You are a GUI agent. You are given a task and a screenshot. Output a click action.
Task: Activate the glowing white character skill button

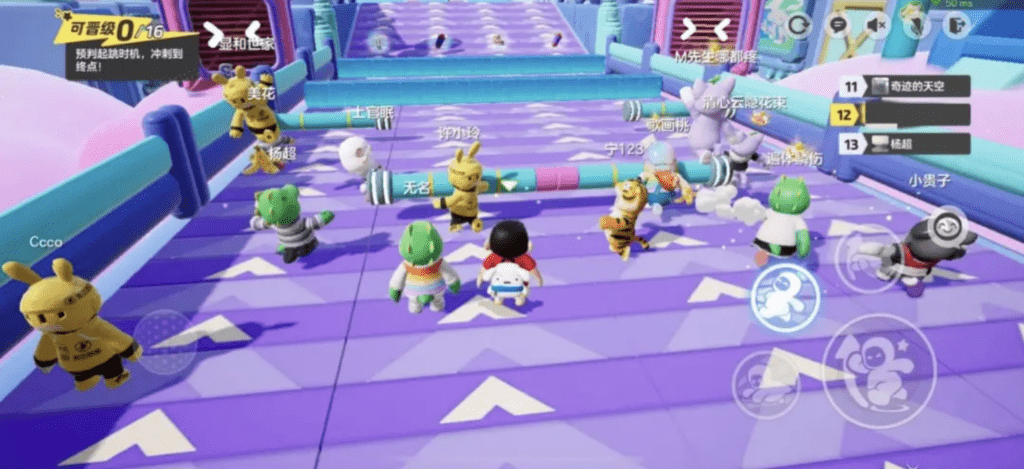(x=784, y=297)
